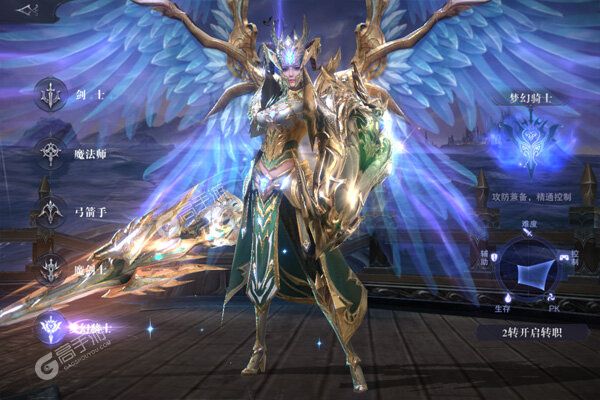The width and height of the screenshot is (600, 400).
Task: Choose the 魔法师 mage class
Action: coord(50,152)
